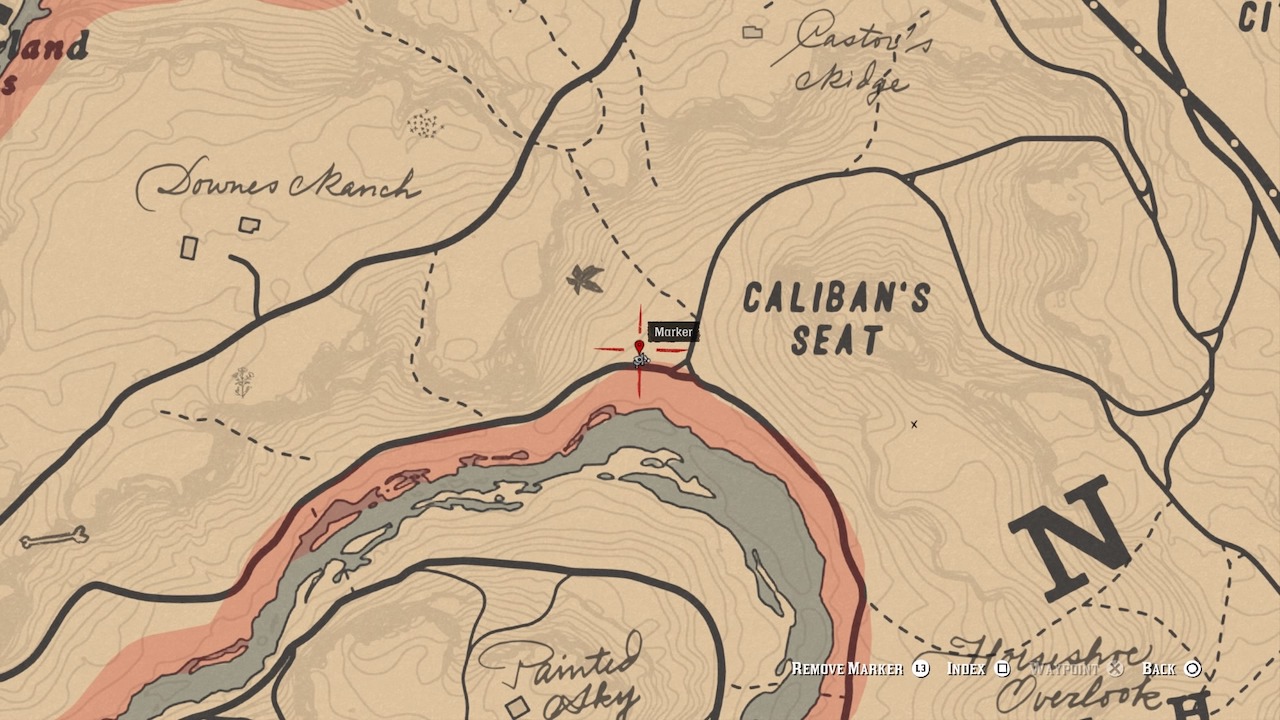Click the herb icon below Downes Ranch

[x=243, y=381]
